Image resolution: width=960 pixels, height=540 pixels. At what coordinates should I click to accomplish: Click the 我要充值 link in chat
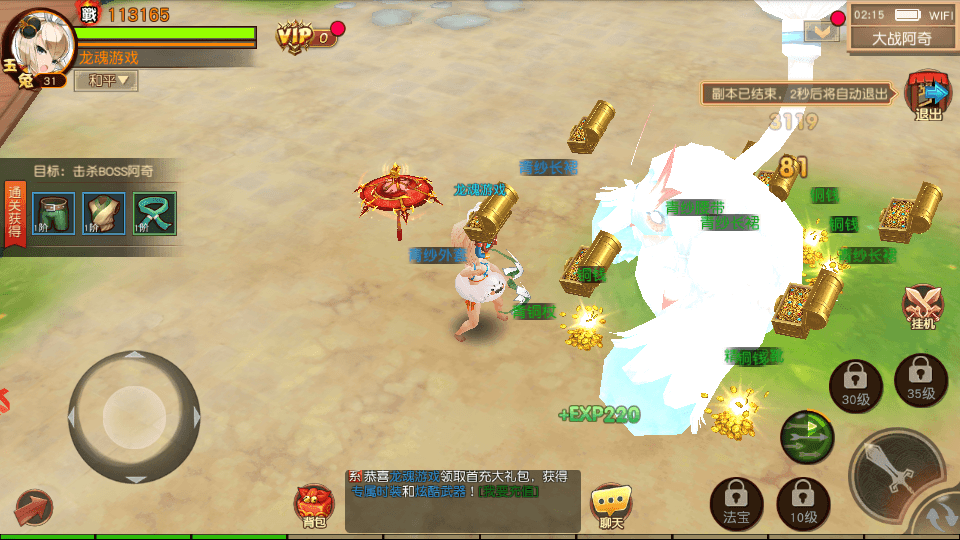click(509, 491)
